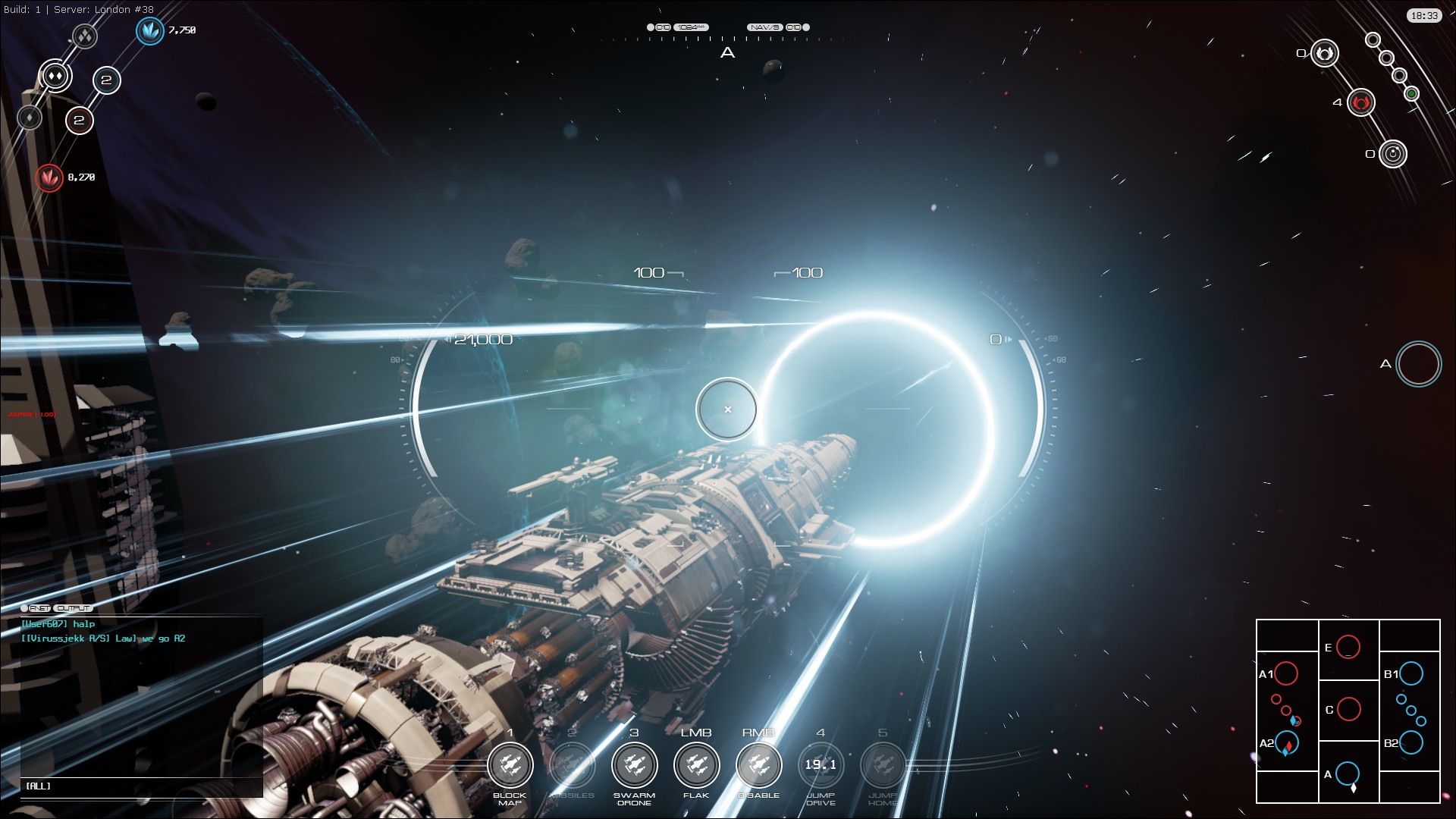
Task: Select the Flak weapon icon
Action: point(696,765)
